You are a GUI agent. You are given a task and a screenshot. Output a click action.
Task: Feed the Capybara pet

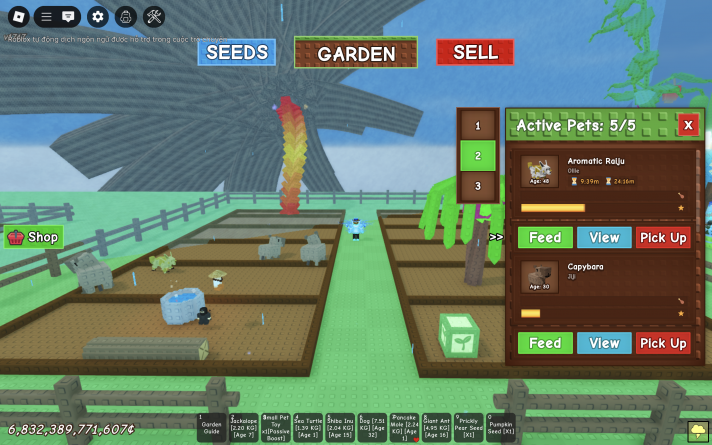pos(545,343)
